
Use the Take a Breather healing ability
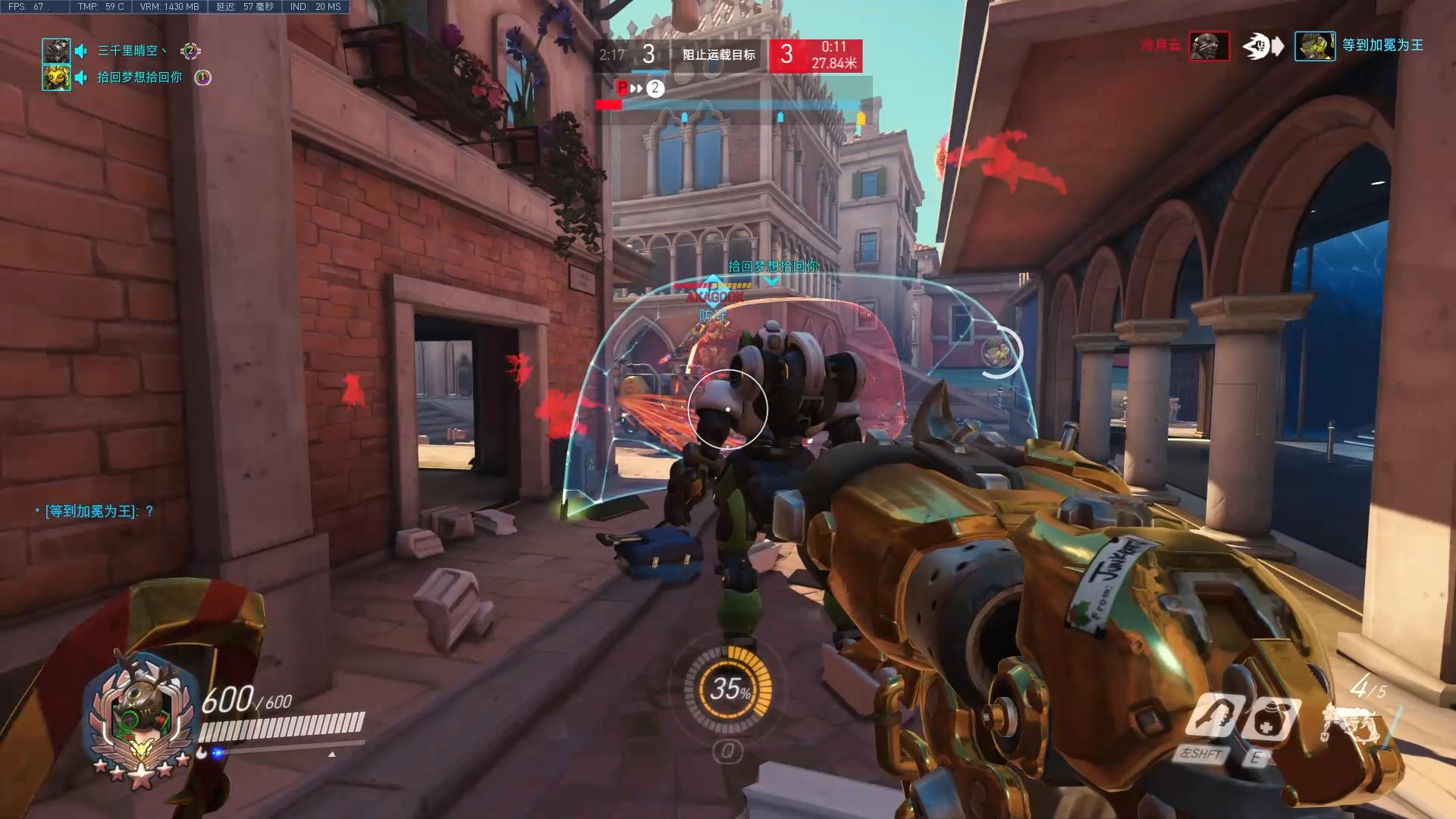[x=1271, y=718]
